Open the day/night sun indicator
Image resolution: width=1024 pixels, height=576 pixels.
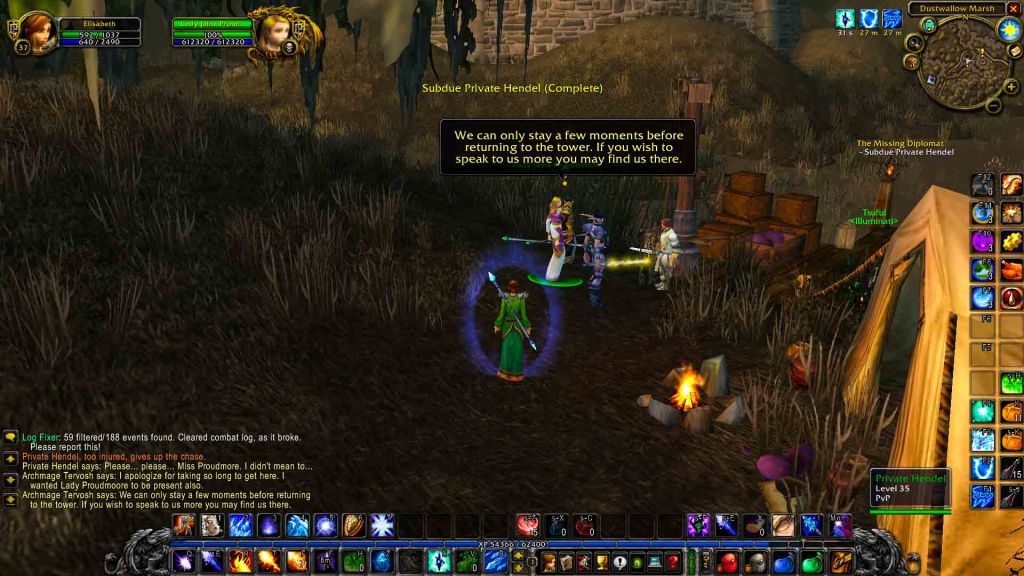point(1008,28)
